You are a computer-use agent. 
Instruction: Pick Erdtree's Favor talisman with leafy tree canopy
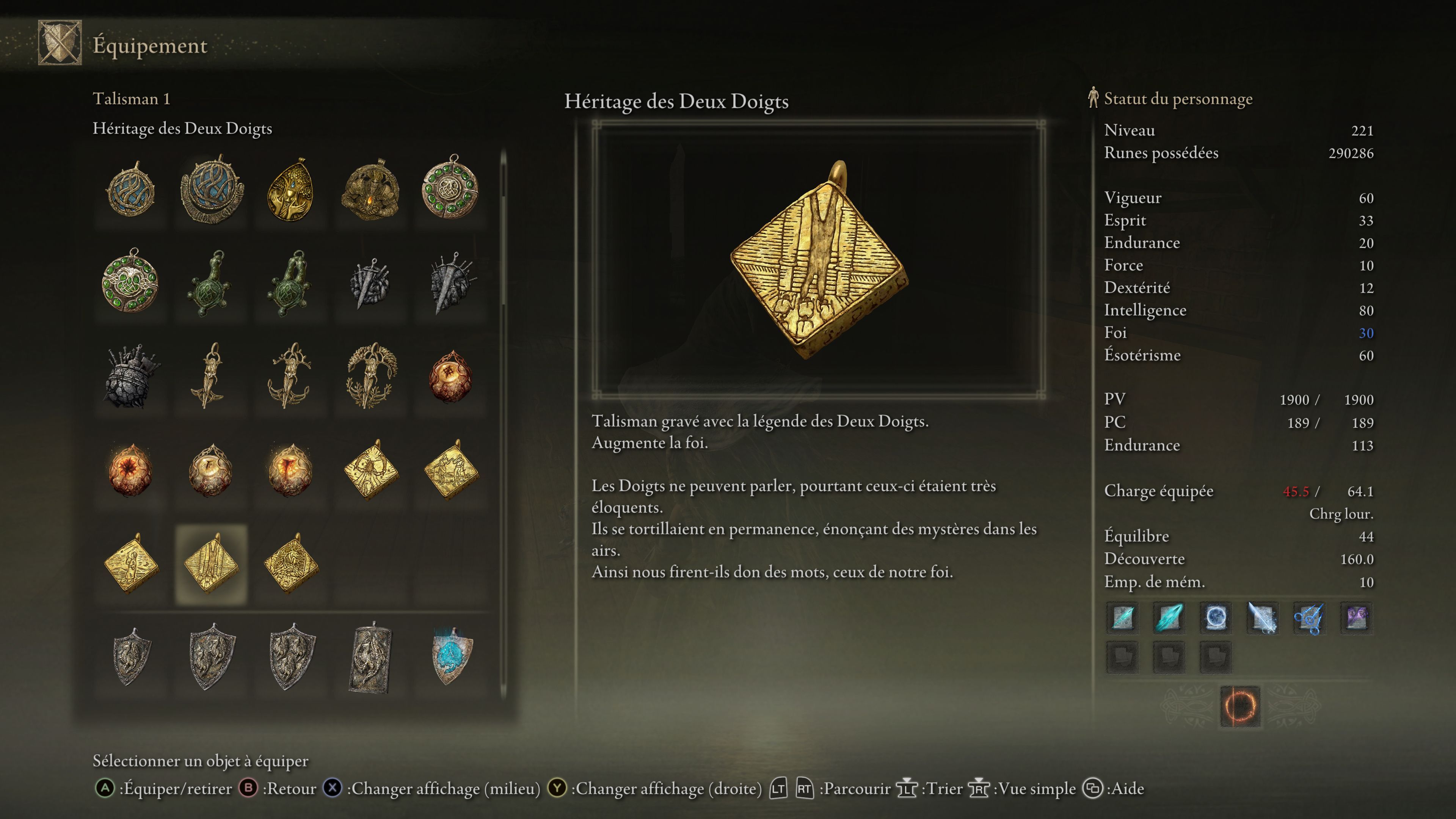(370, 376)
